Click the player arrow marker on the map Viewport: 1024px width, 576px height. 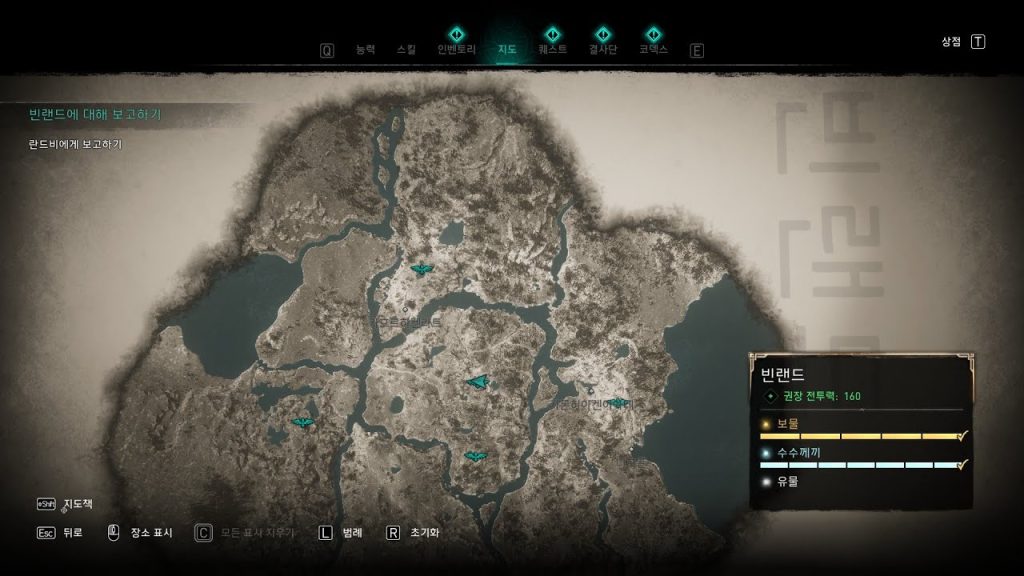(x=478, y=381)
